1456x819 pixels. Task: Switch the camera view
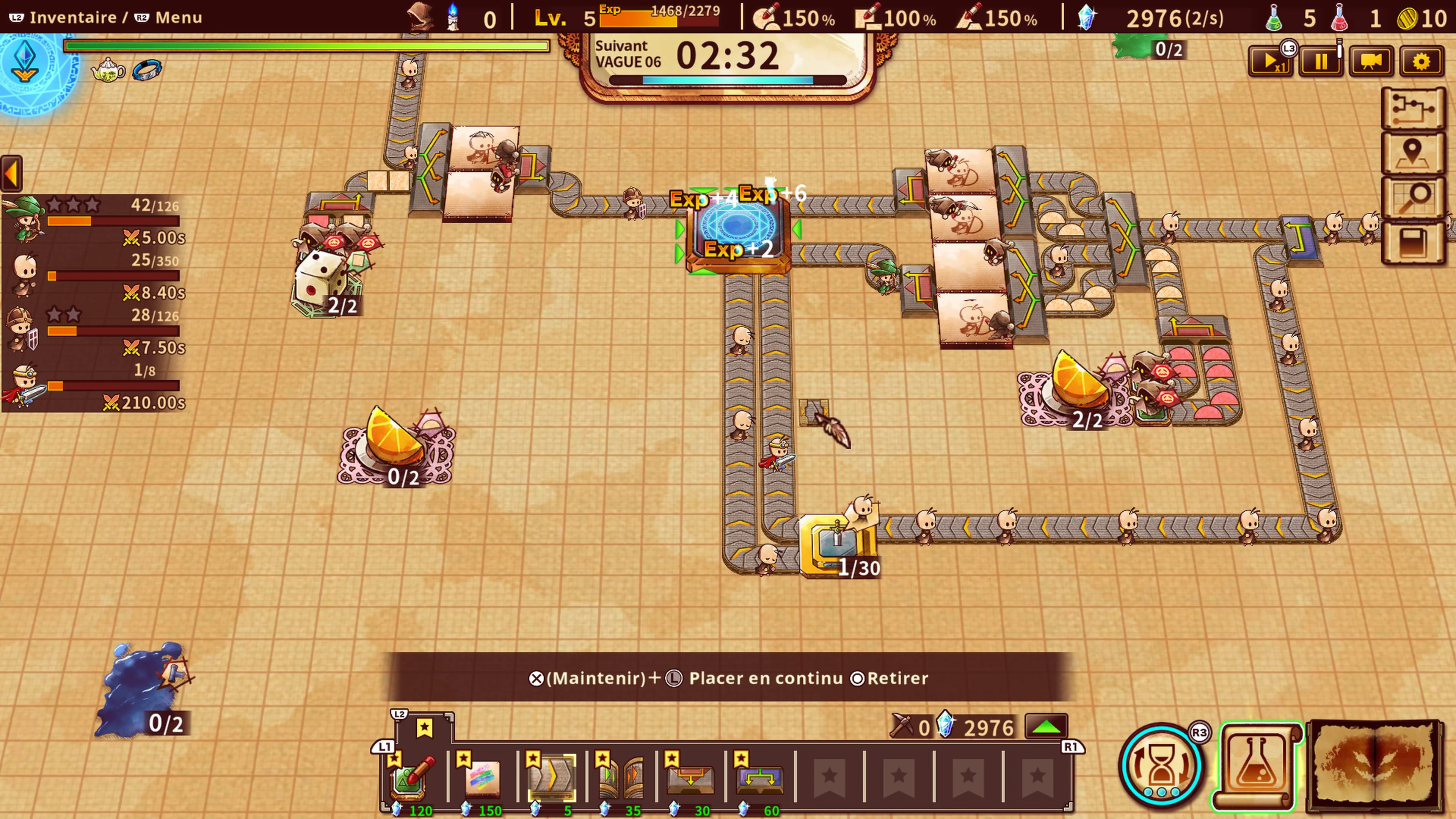(1371, 61)
